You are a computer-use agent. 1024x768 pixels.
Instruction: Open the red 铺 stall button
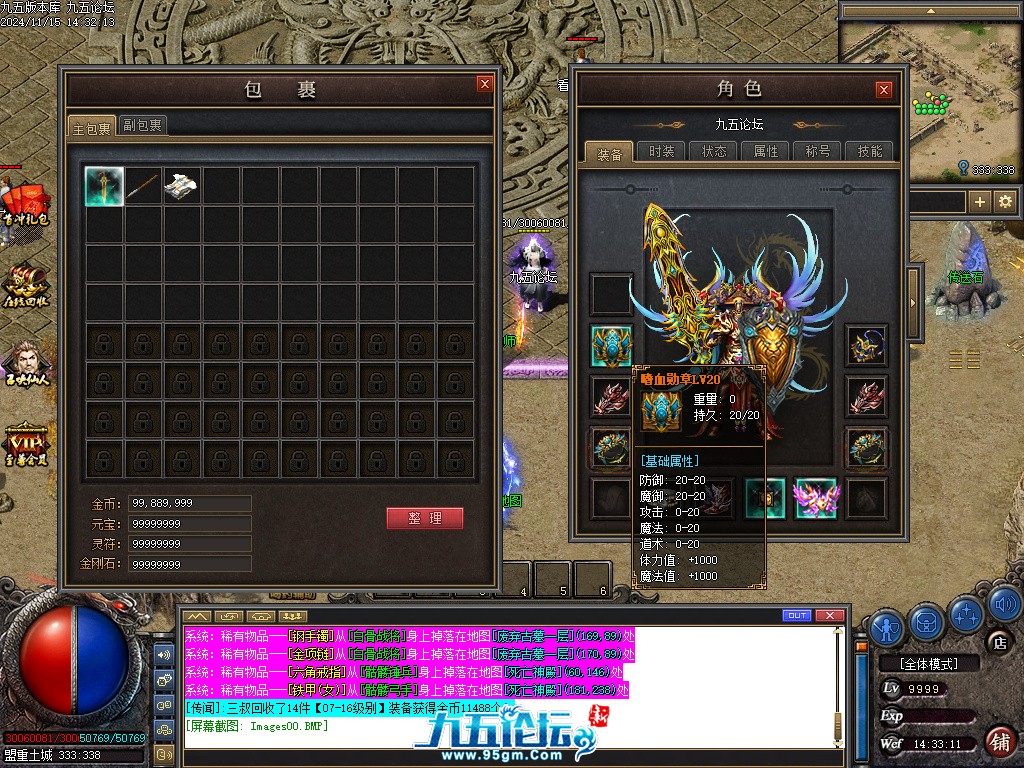point(999,742)
